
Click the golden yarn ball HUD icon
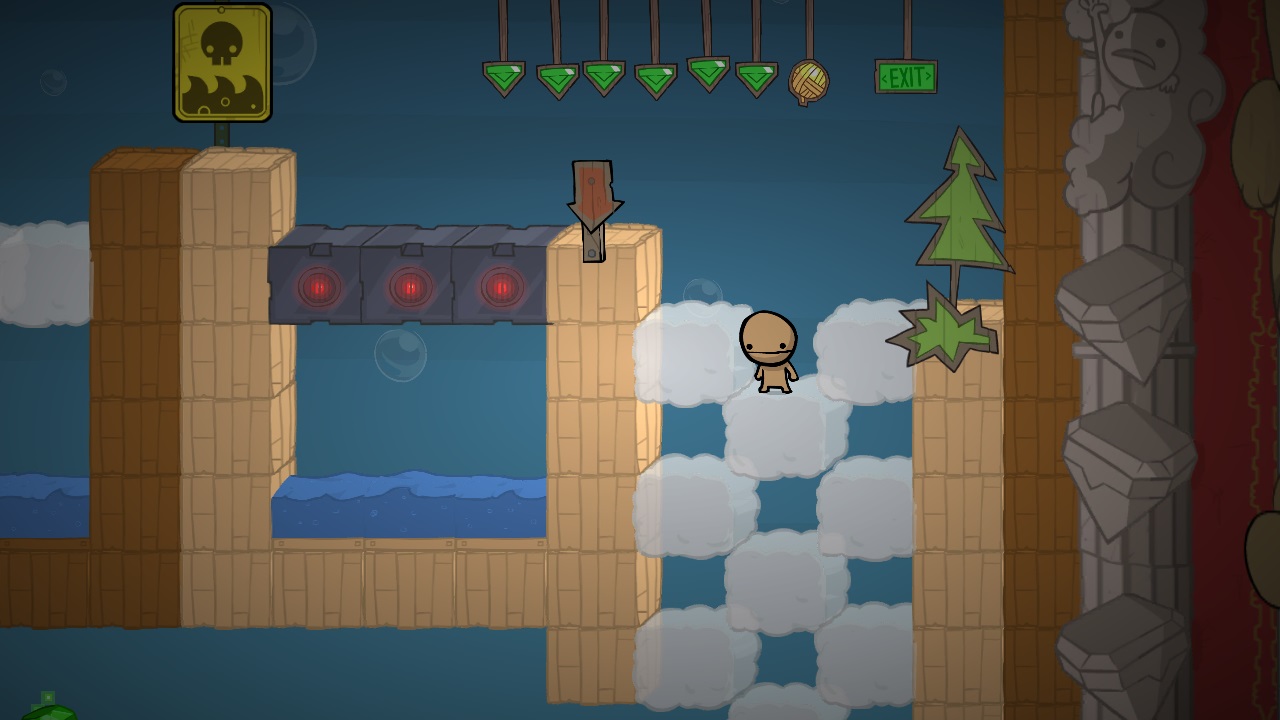pos(808,81)
